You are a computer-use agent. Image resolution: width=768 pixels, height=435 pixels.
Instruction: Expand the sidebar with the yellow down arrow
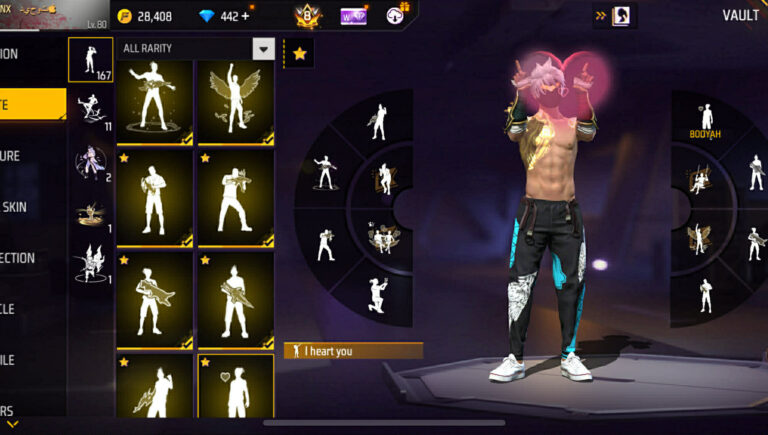click(x=13, y=424)
